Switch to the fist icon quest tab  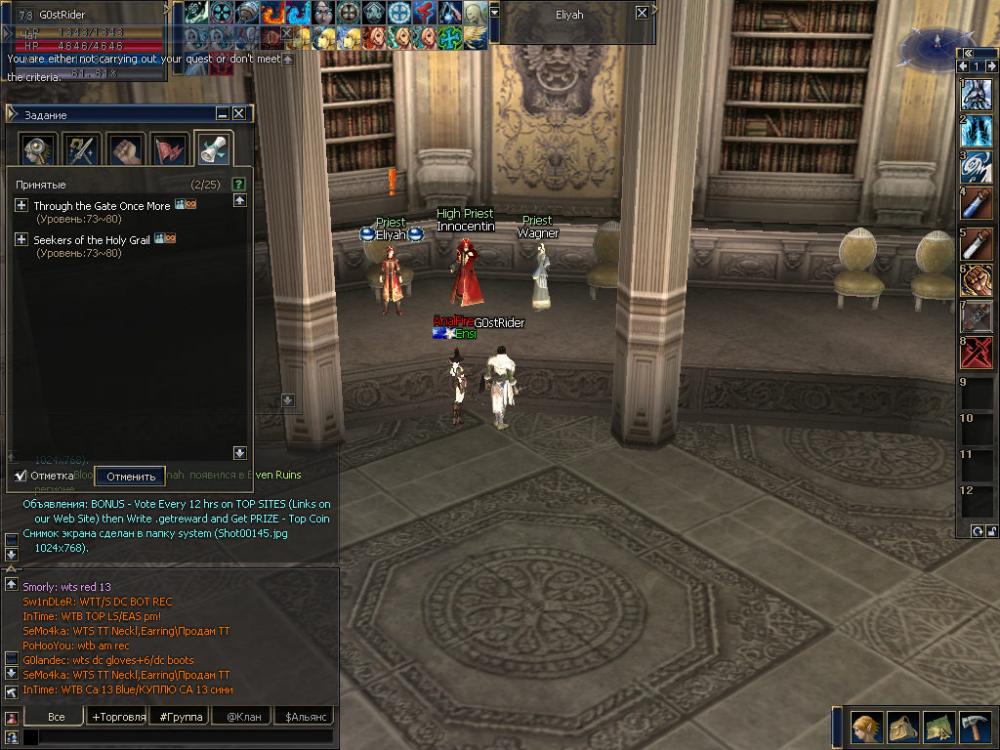point(125,150)
